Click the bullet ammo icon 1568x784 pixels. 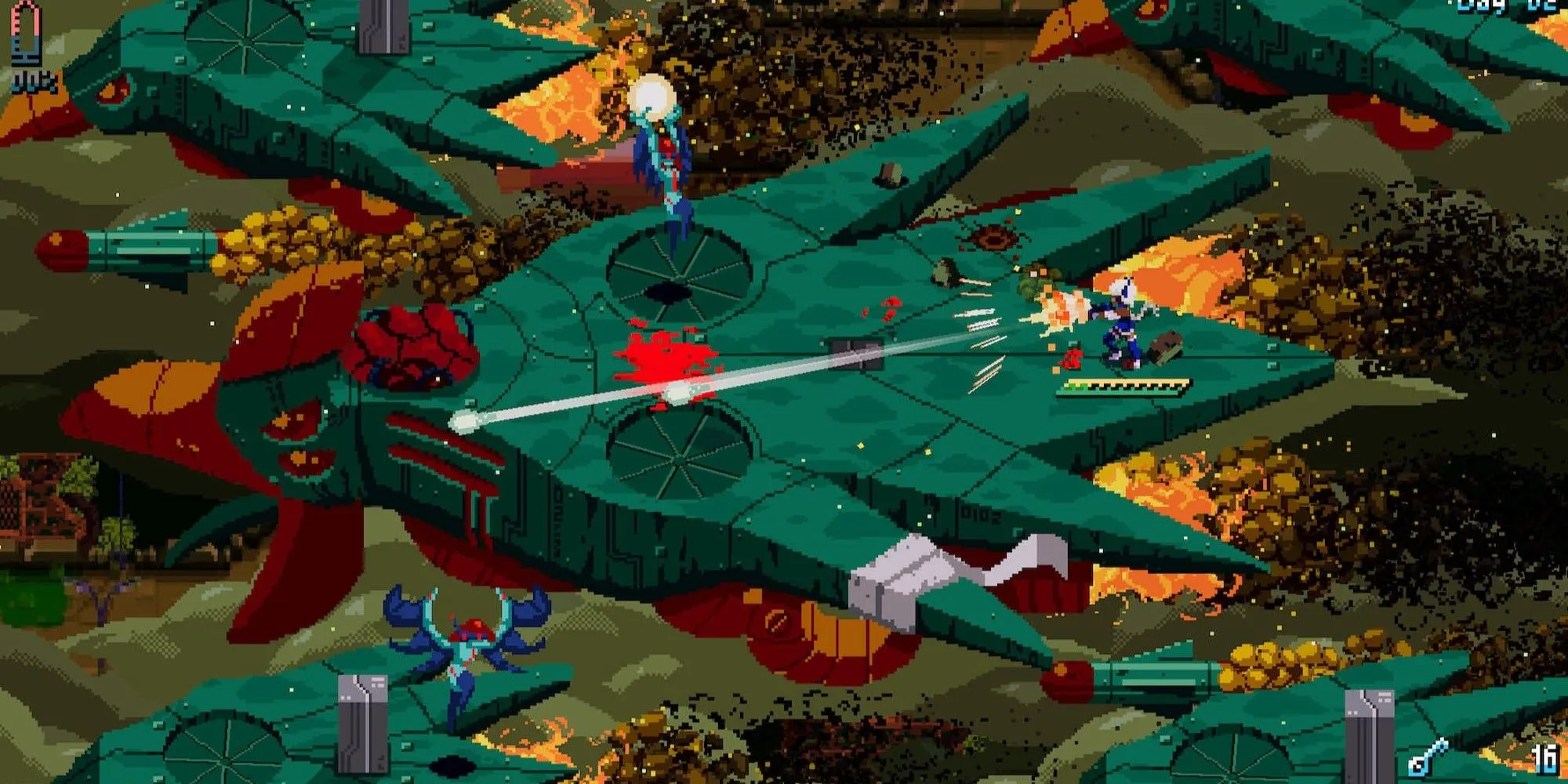pos(26,33)
